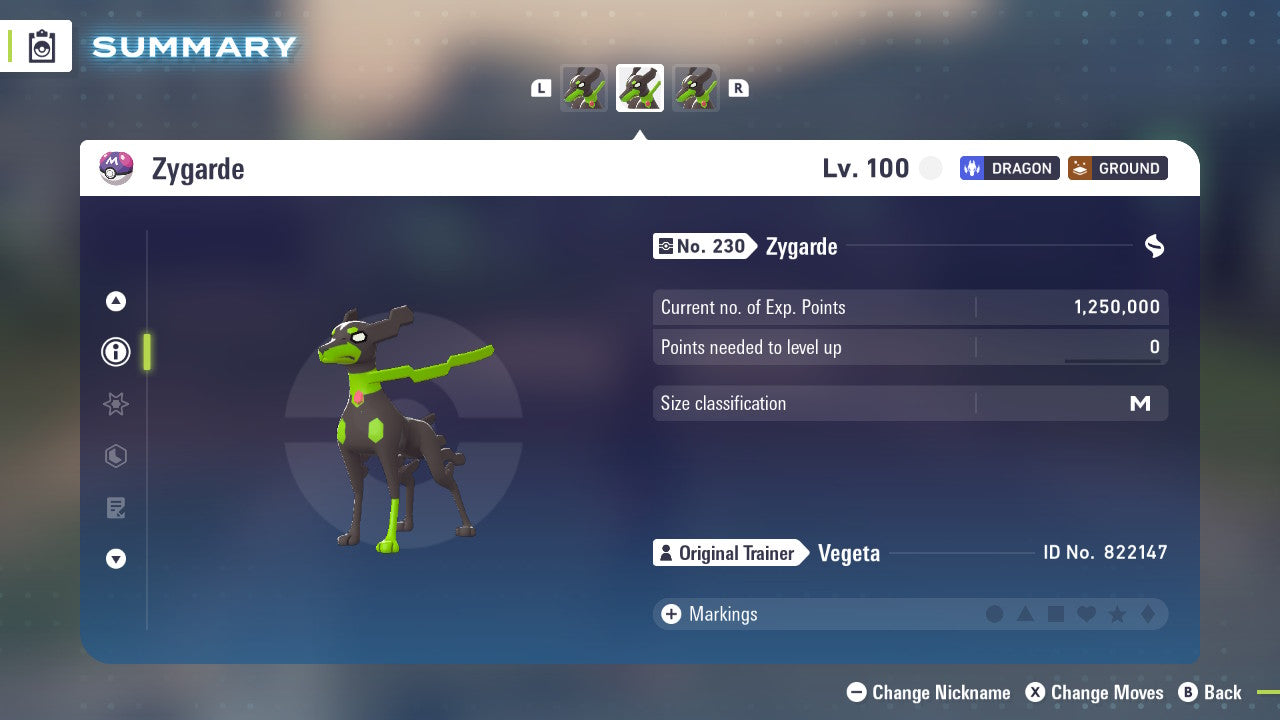Open the moves list icon in sidebar
Image resolution: width=1280 pixels, height=720 pixels.
click(x=115, y=507)
